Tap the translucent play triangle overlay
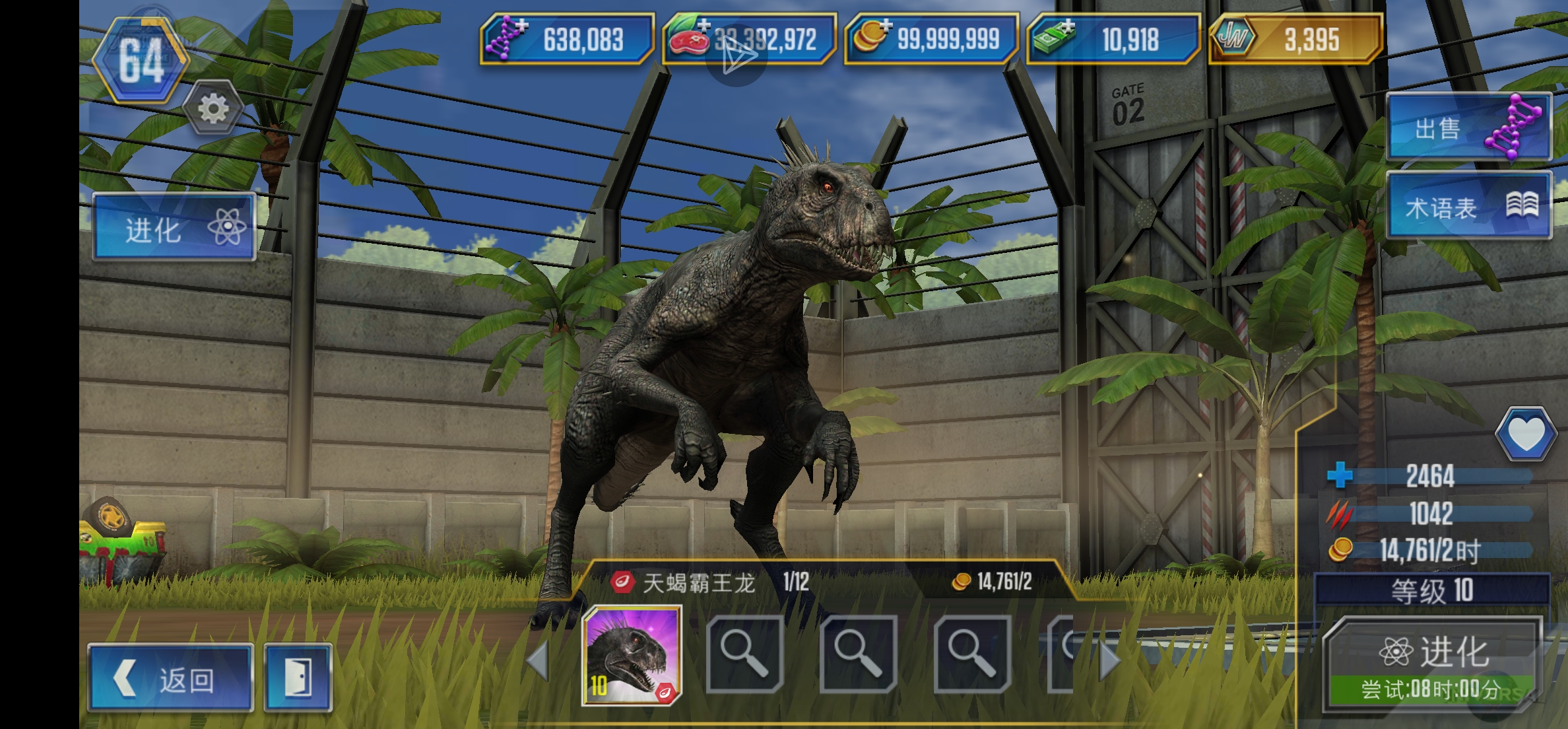The width and height of the screenshot is (1568, 729). pyautogui.click(x=736, y=55)
